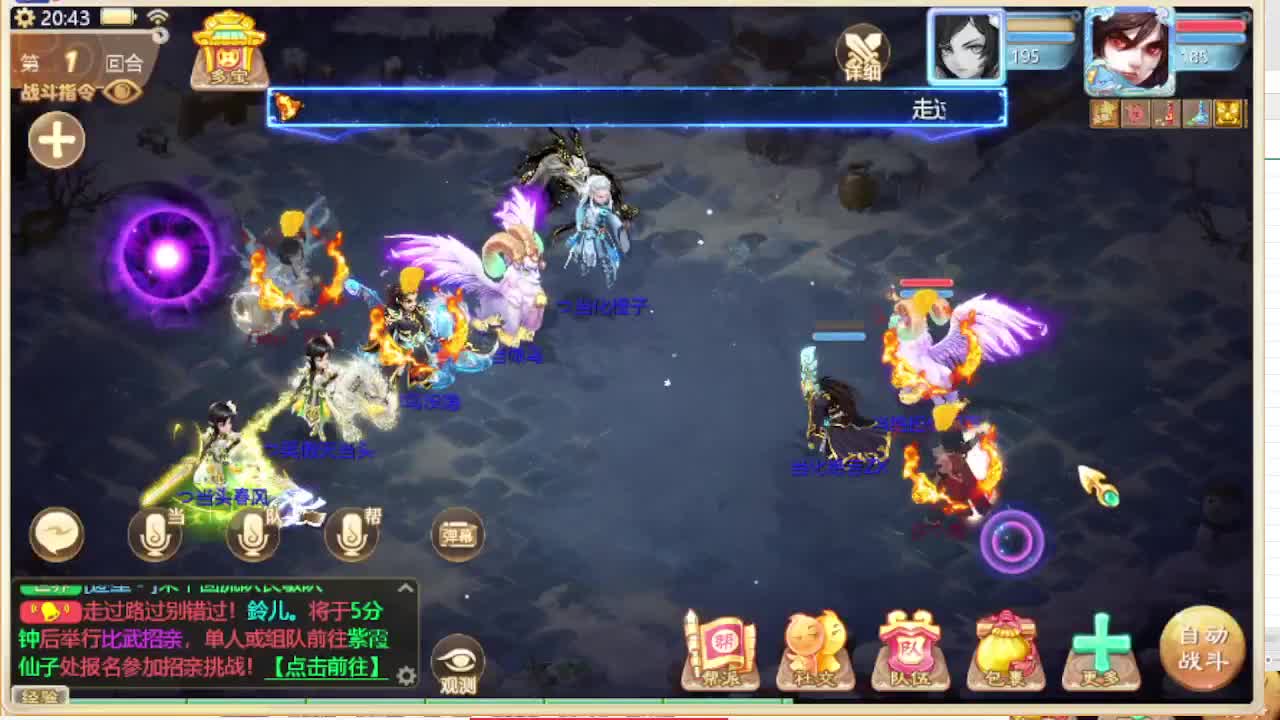Click the 【点击前往】 announcement link
This screenshot has width=1280, height=720.
325,666
